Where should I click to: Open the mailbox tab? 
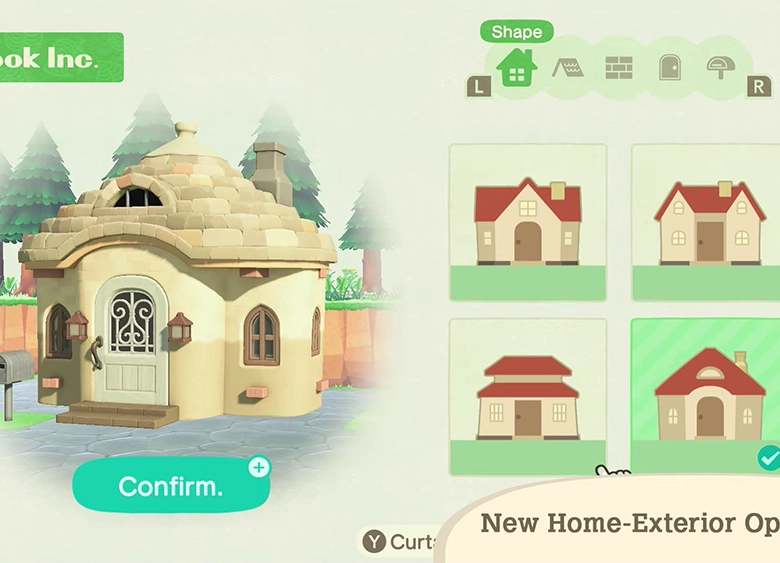(x=720, y=68)
